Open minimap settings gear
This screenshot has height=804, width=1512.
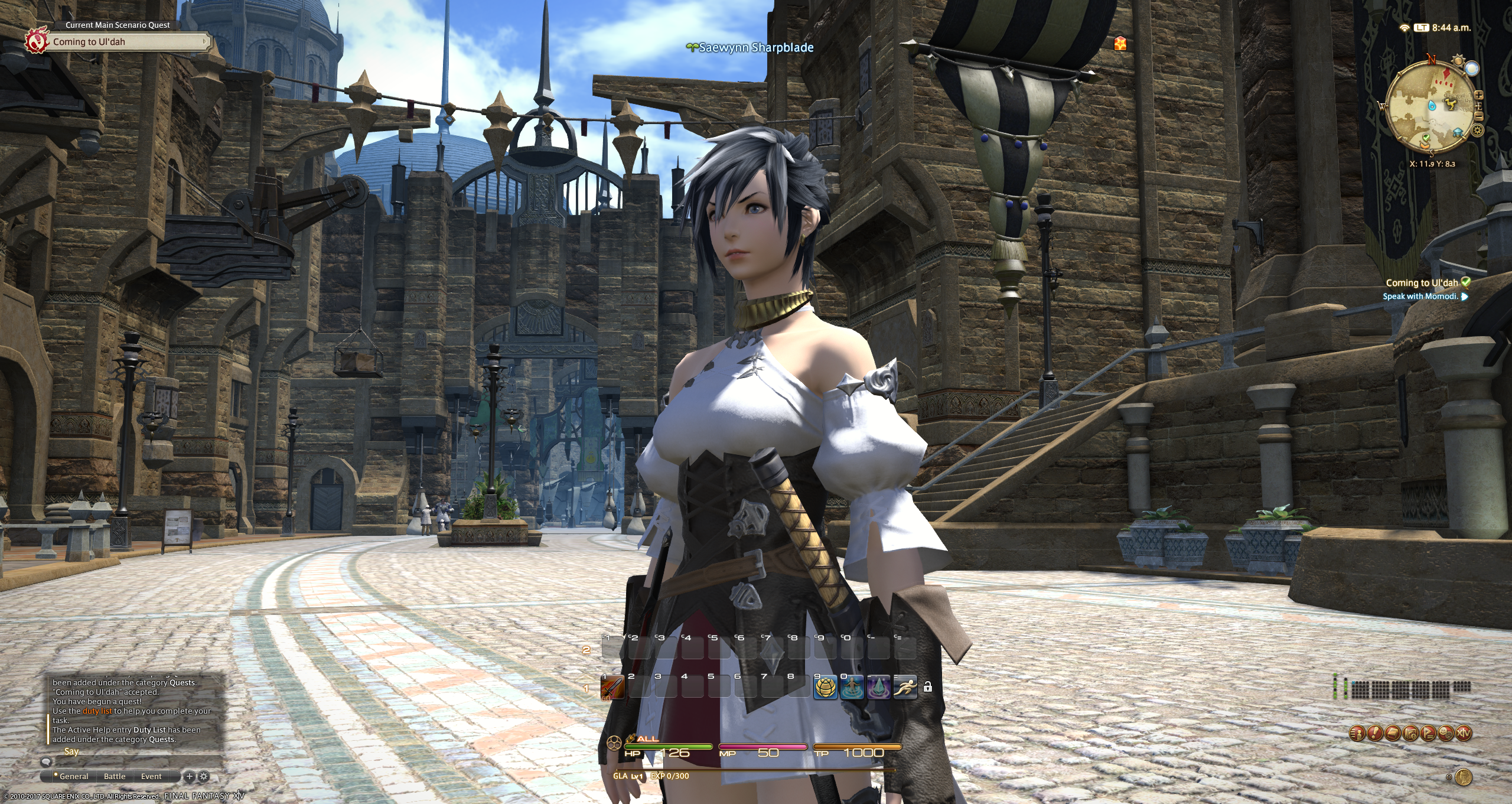(x=1477, y=130)
